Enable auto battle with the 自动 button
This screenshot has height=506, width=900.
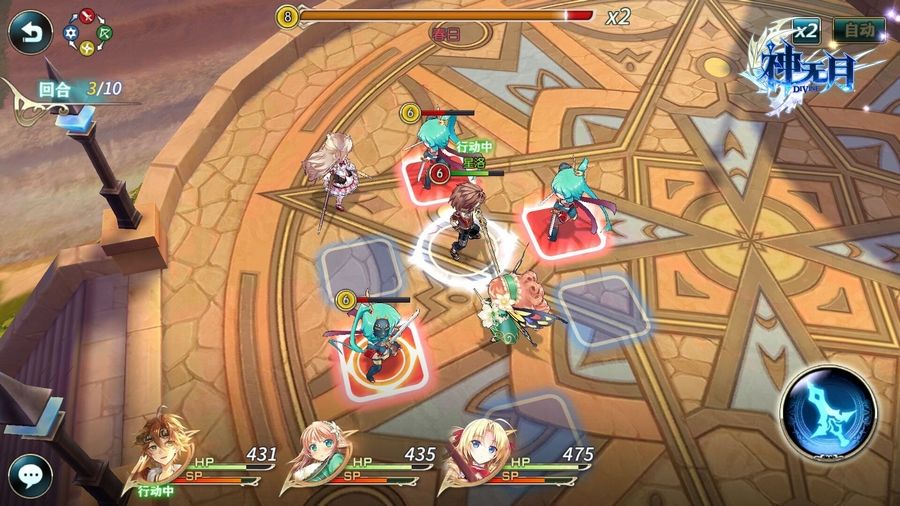coord(858,30)
